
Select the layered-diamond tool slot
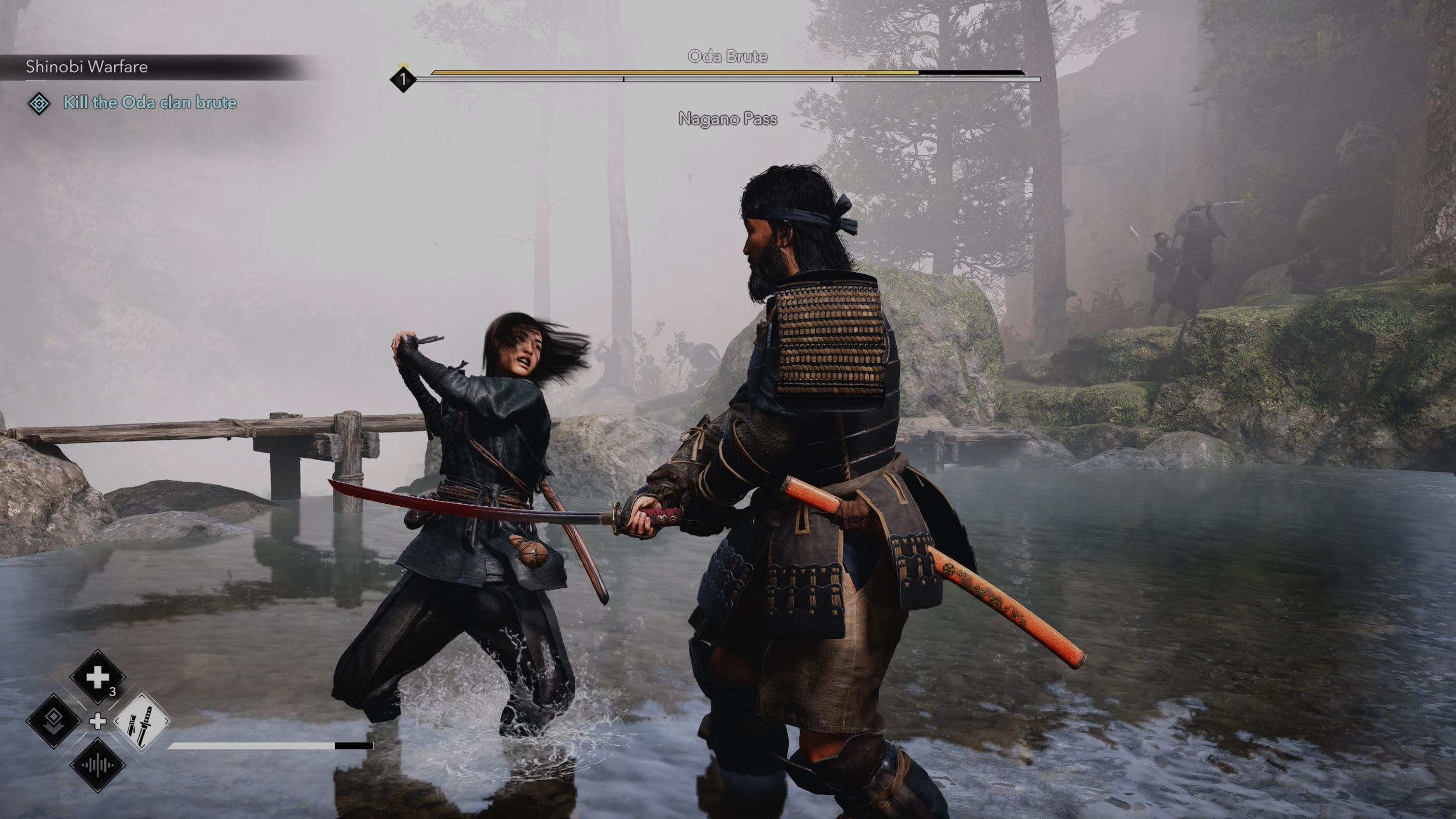pos(54,721)
